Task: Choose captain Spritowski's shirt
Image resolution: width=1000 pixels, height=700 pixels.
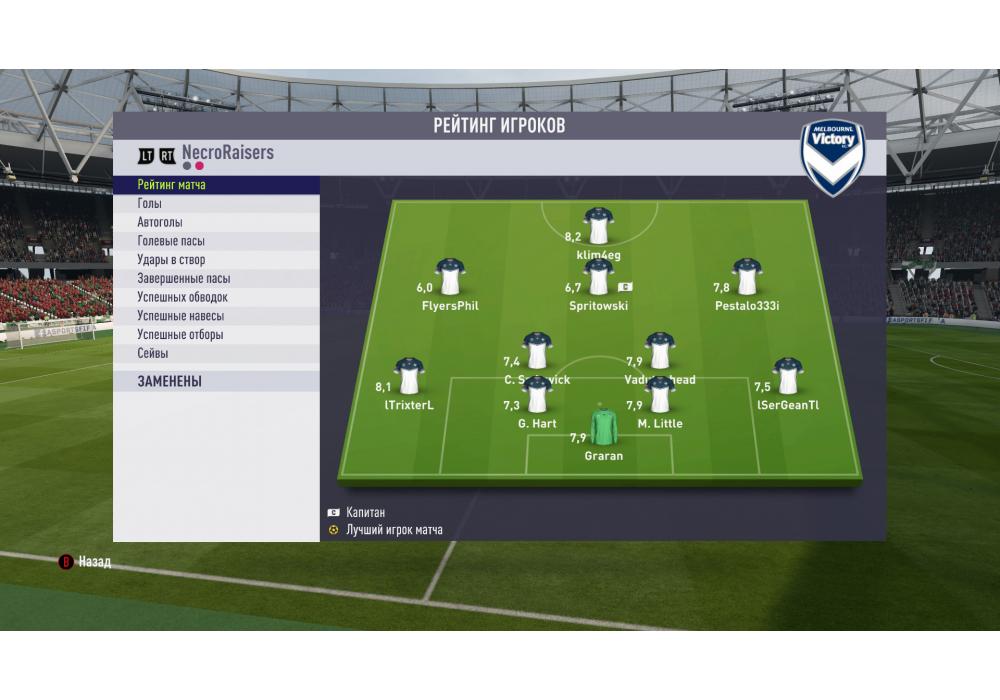Action: tap(599, 277)
